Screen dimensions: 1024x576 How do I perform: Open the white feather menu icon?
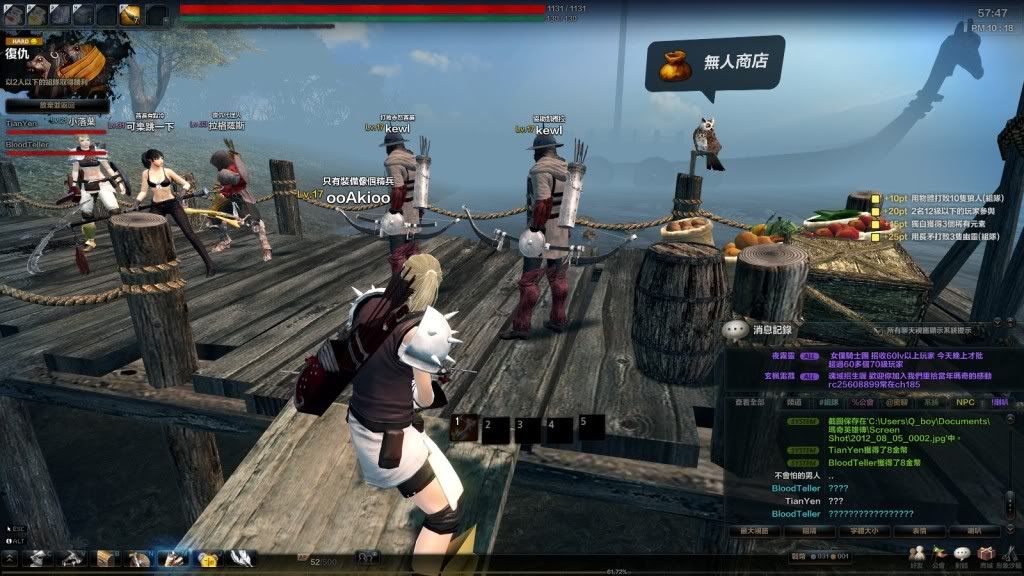tap(241, 558)
